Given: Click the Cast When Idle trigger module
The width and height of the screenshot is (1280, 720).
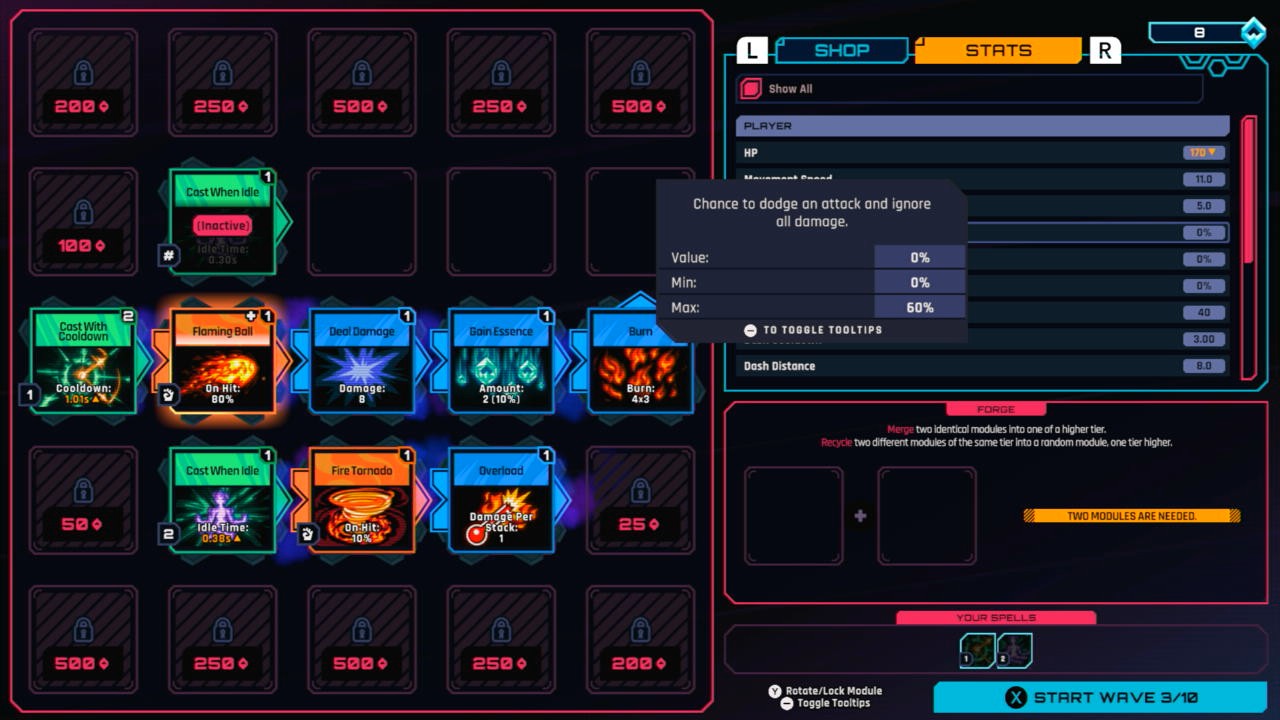Looking at the screenshot, I should point(222,222).
